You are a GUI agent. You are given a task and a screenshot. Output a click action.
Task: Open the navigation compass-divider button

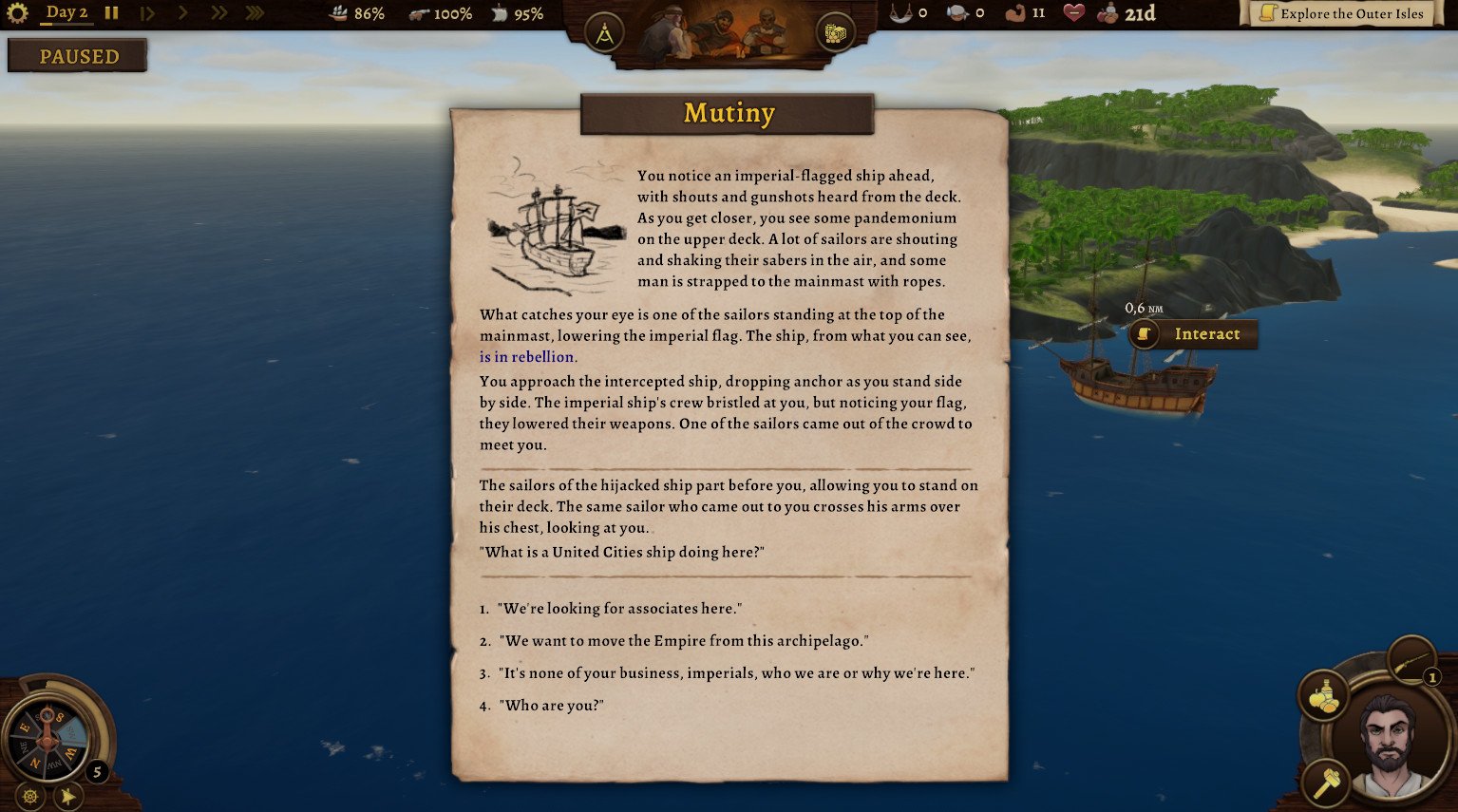pos(605,34)
